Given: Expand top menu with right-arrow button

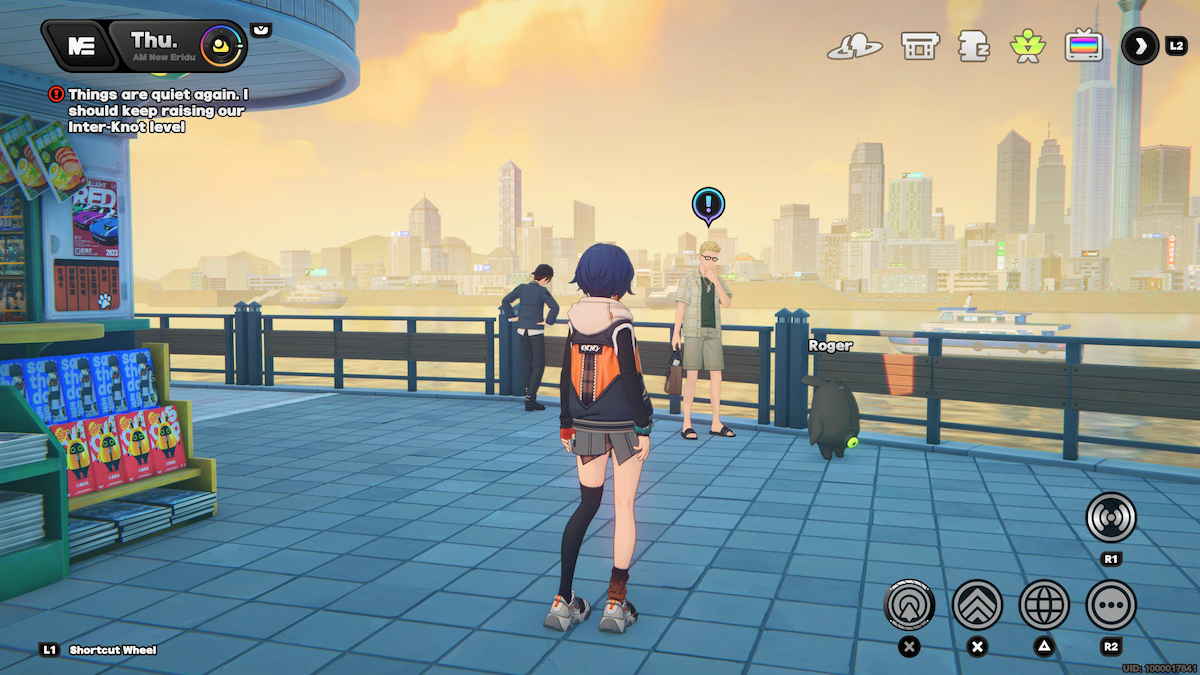Looking at the screenshot, I should (1140, 46).
